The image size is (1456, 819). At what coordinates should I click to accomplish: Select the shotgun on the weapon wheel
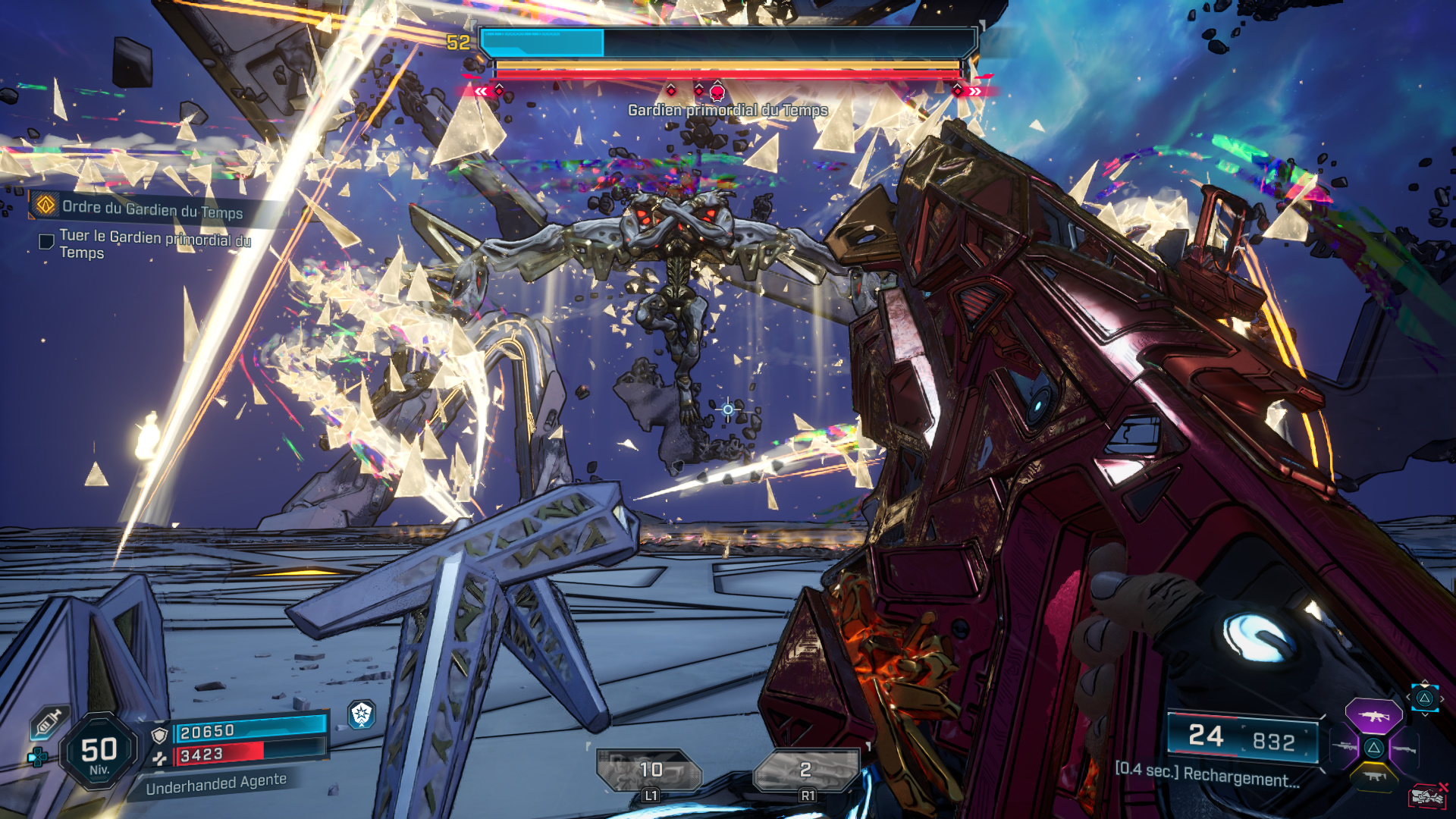tap(1405, 749)
